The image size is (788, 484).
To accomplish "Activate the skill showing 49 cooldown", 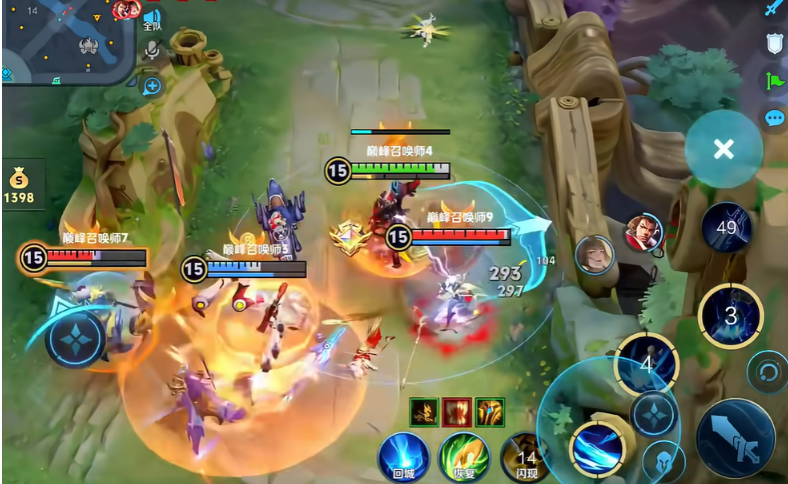I will (727, 227).
